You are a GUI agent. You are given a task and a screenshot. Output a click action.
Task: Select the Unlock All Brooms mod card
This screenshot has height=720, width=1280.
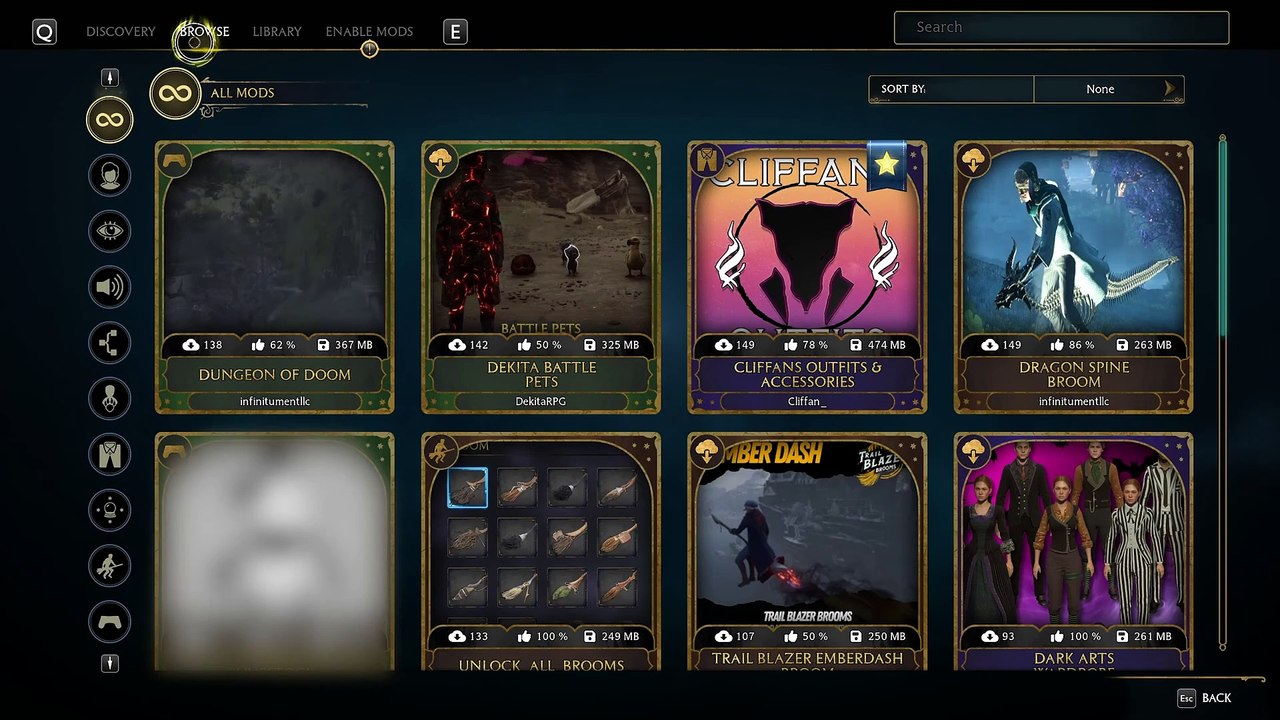[x=541, y=552]
